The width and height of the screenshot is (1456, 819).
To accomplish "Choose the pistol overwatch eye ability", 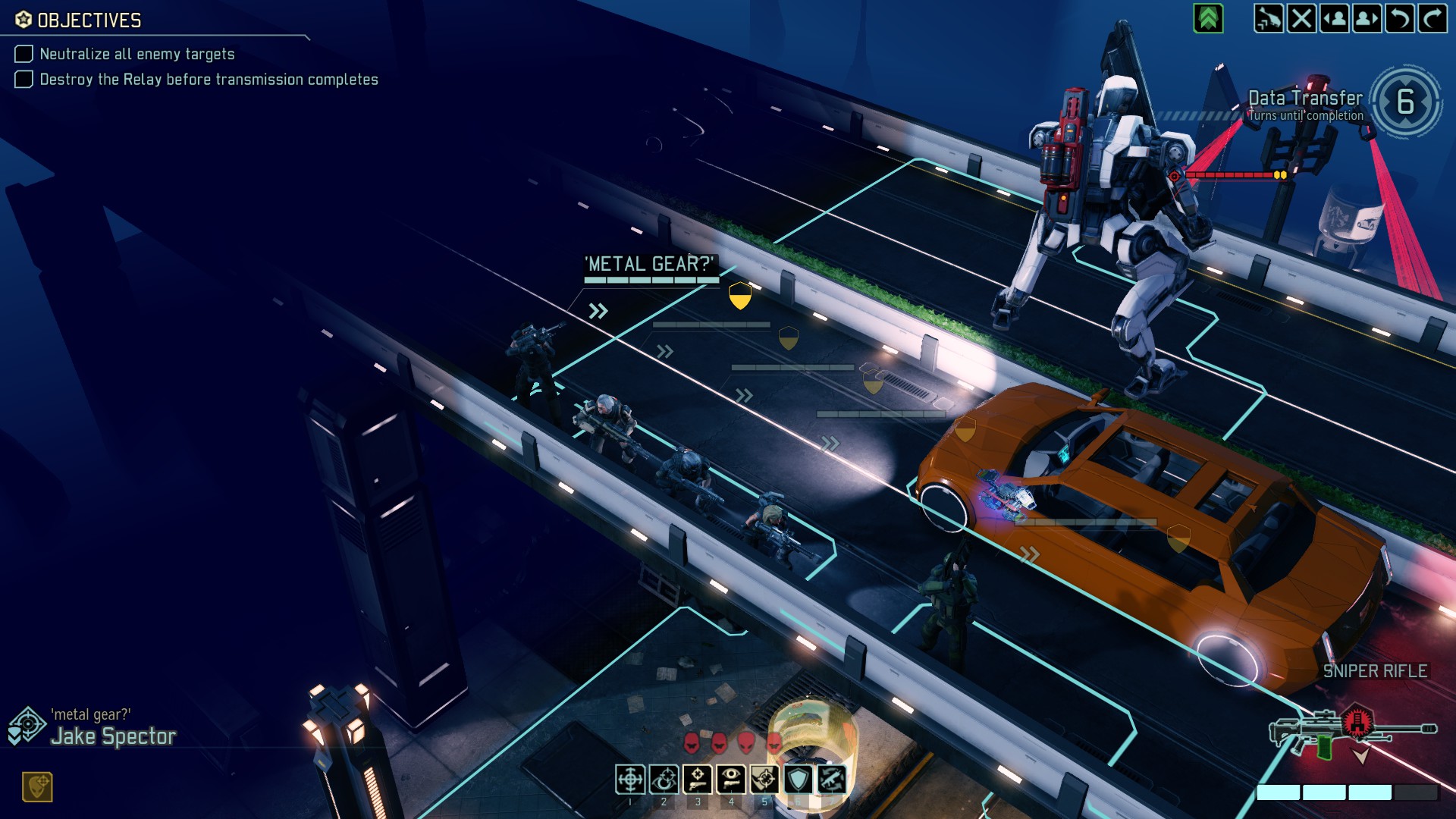I will click(730, 779).
